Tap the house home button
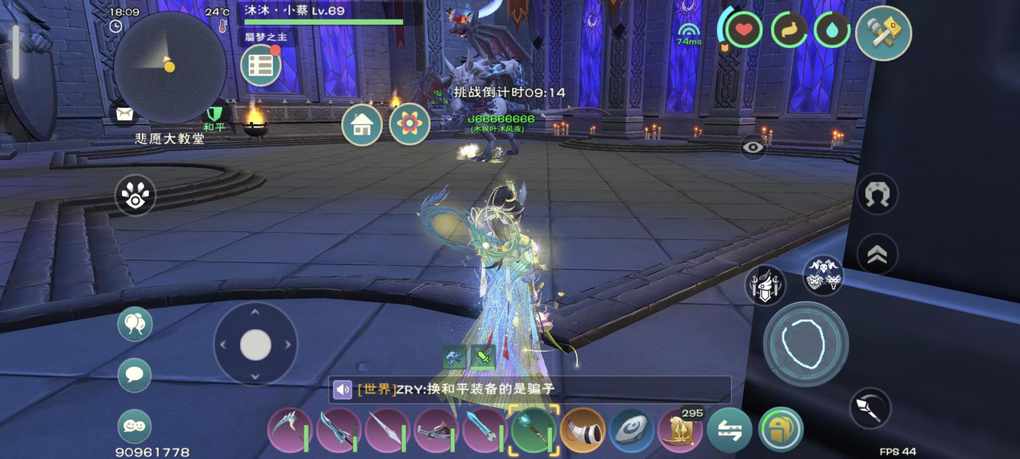This screenshot has height=459, width=1020. pyautogui.click(x=362, y=125)
